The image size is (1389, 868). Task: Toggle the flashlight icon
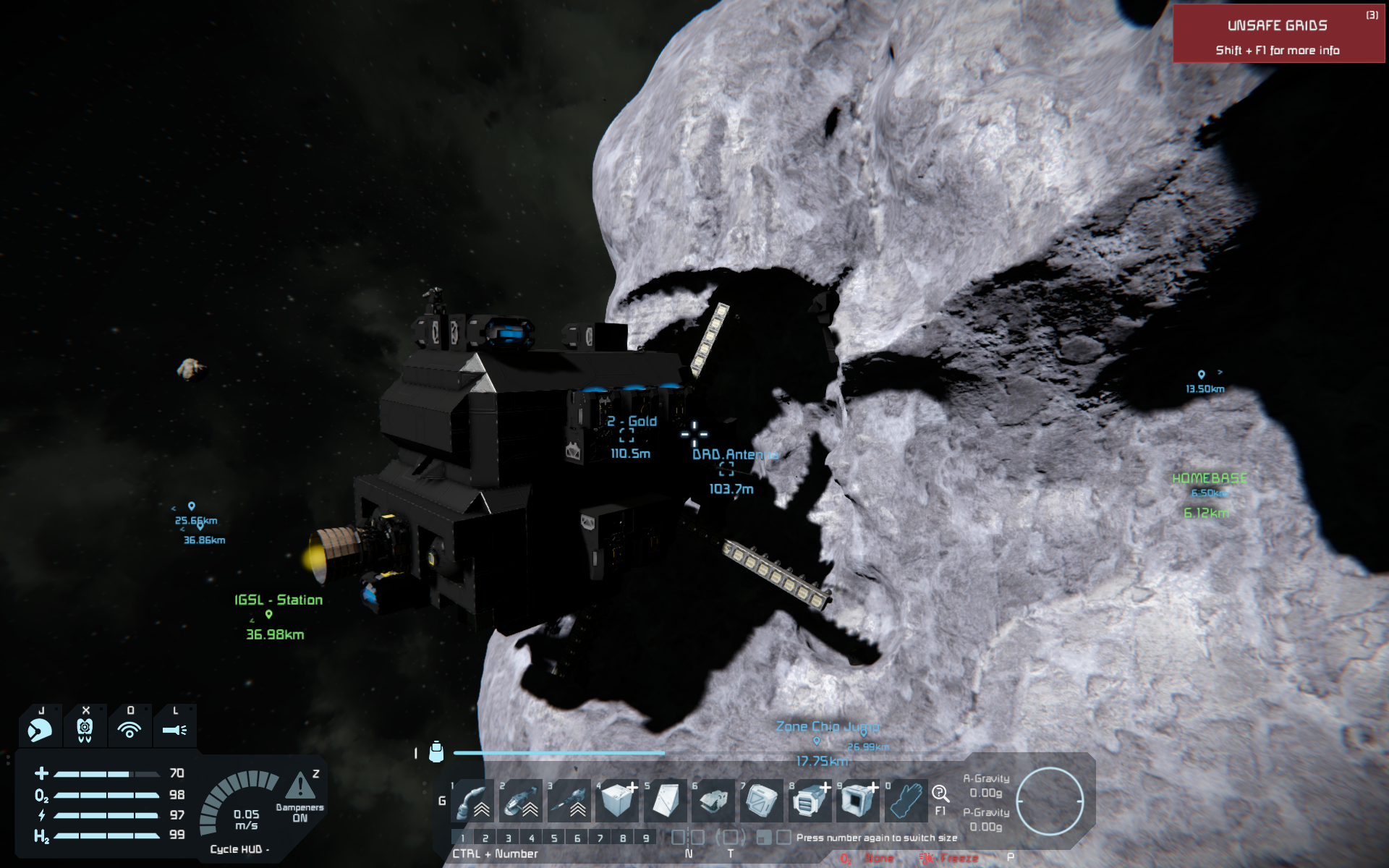[x=174, y=729]
